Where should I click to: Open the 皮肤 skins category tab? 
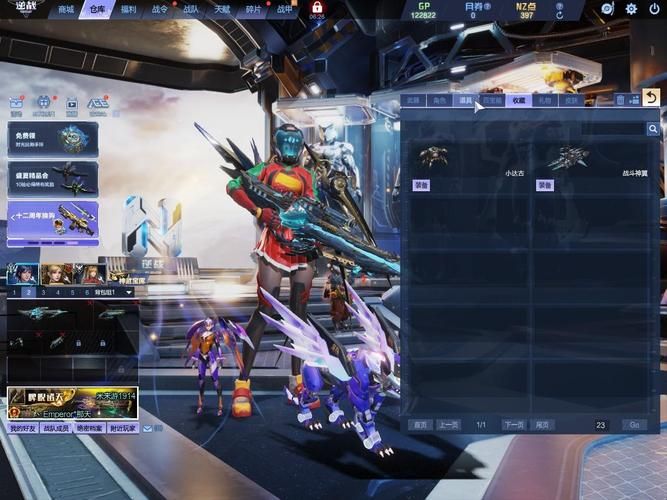[571, 100]
